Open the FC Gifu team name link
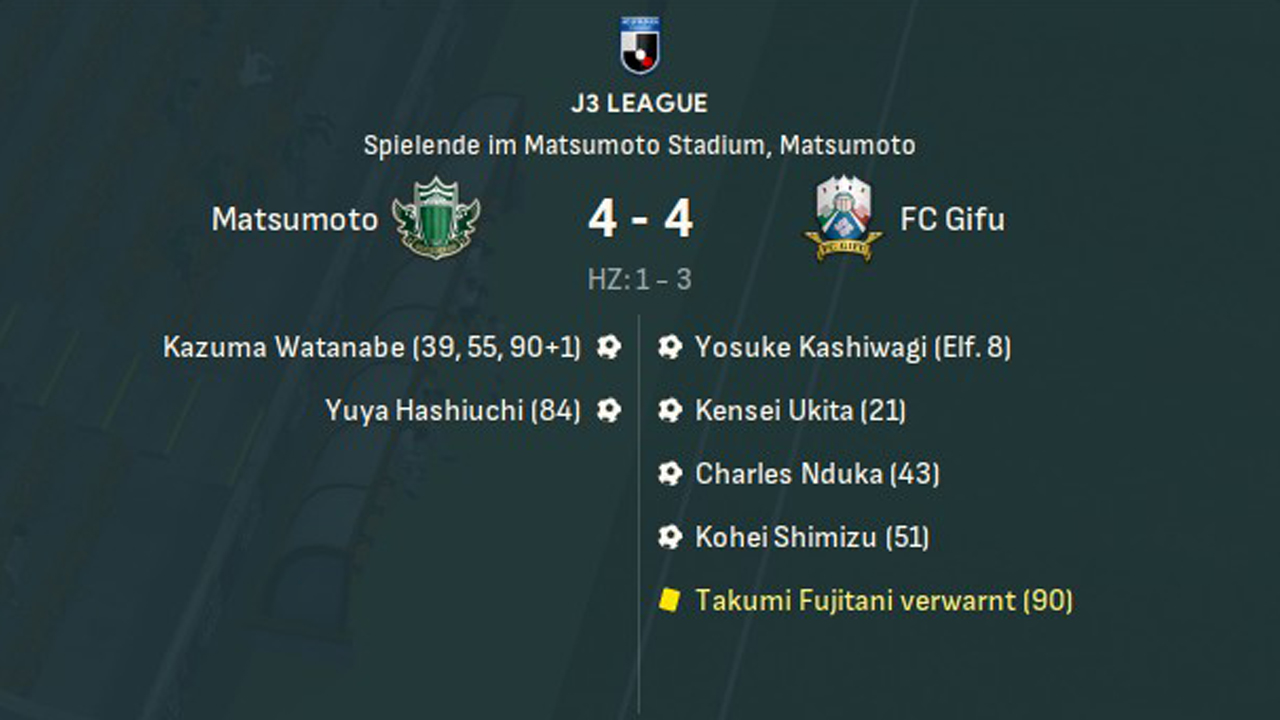This screenshot has width=1280, height=720. pyautogui.click(x=952, y=220)
